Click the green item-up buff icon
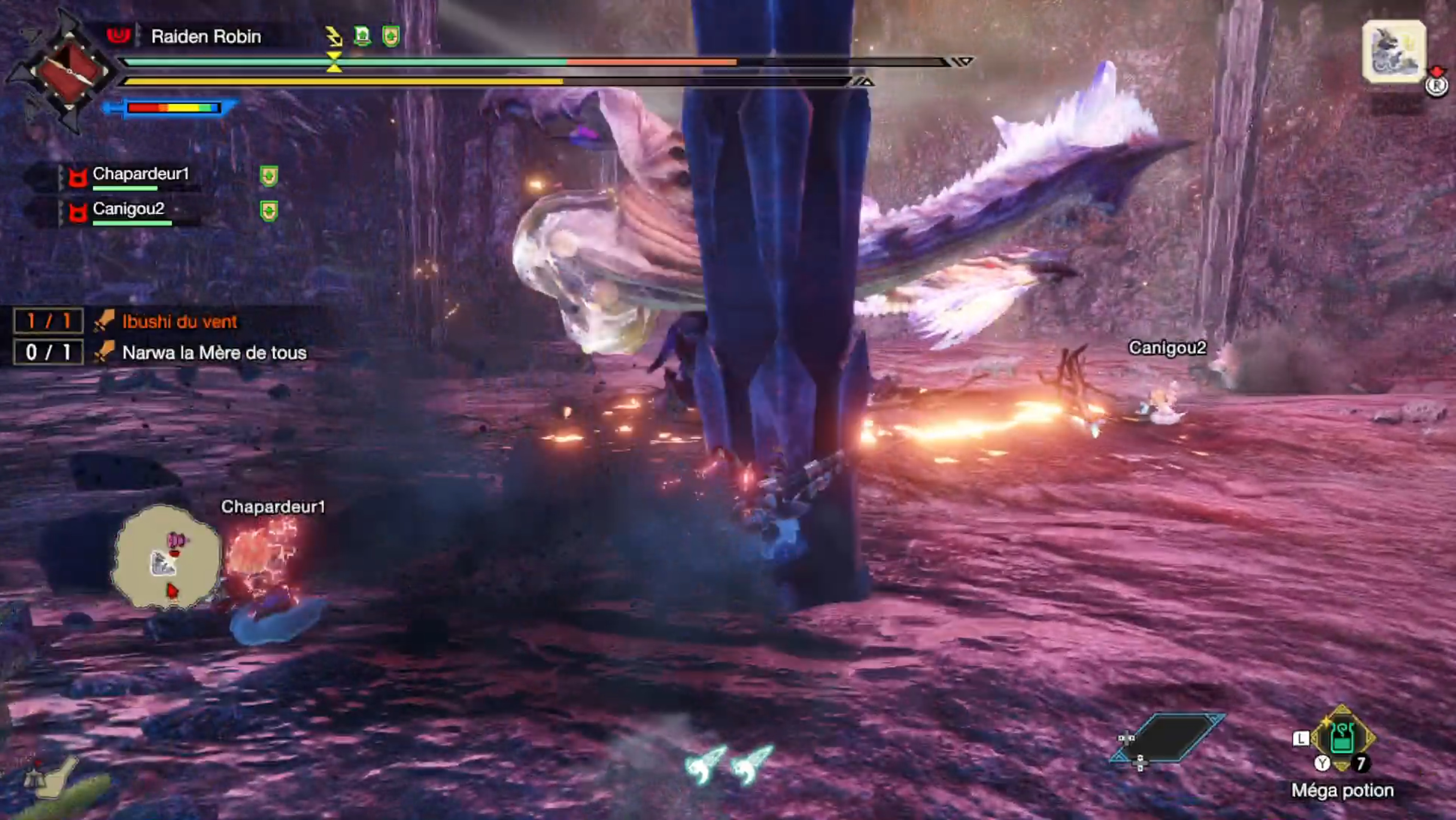 point(362,35)
